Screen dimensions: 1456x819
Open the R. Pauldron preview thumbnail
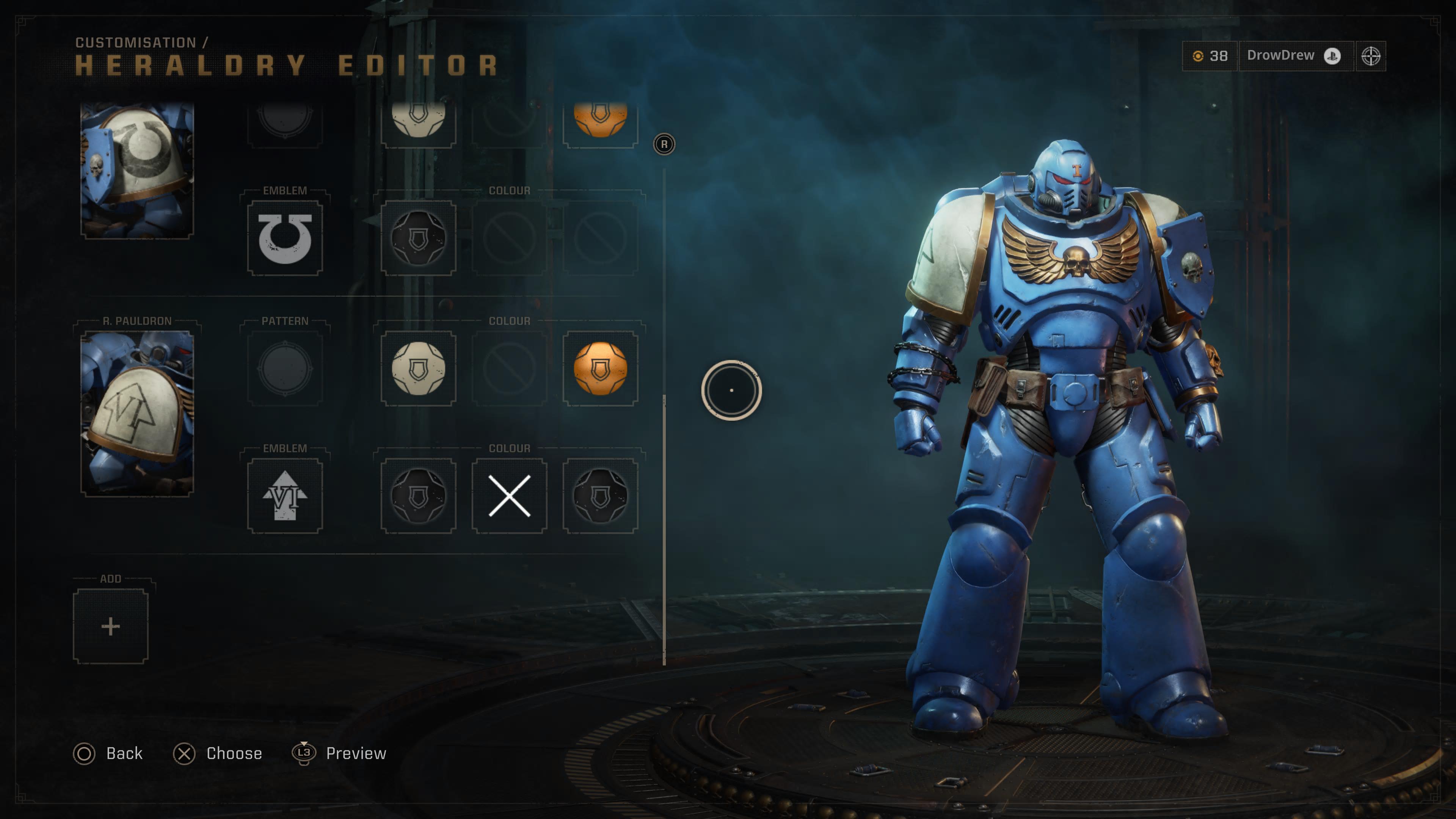(x=137, y=413)
